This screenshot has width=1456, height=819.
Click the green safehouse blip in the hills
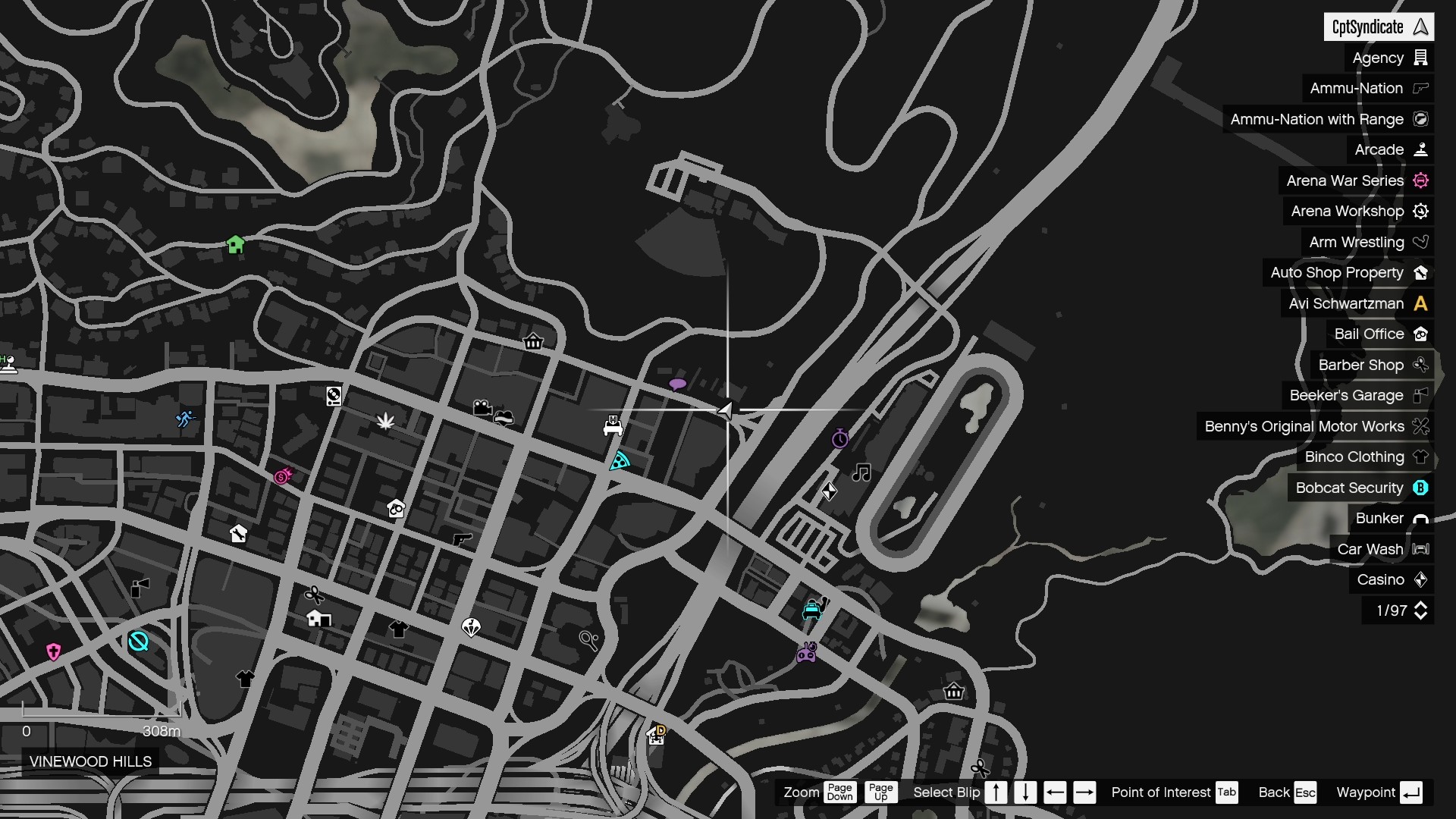point(235,245)
